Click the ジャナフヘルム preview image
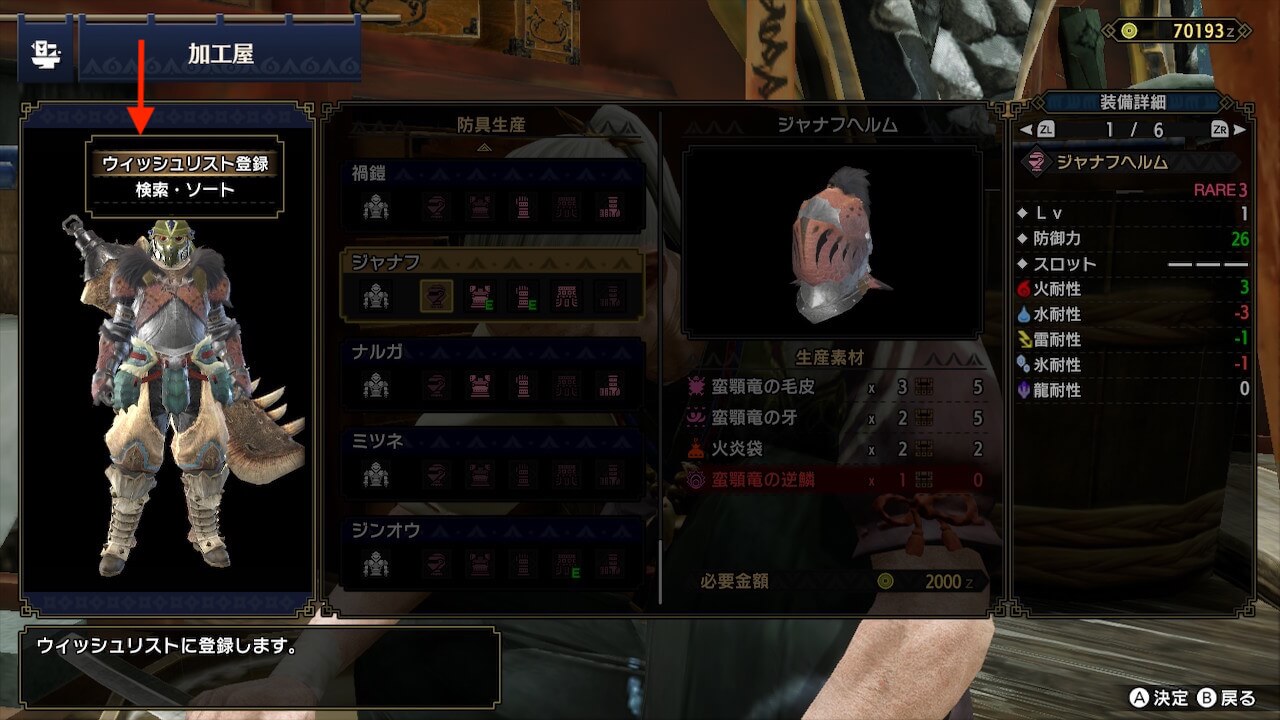Image resolution: width=1280 pixels, height=720 pixels. [x=832, y=242]
